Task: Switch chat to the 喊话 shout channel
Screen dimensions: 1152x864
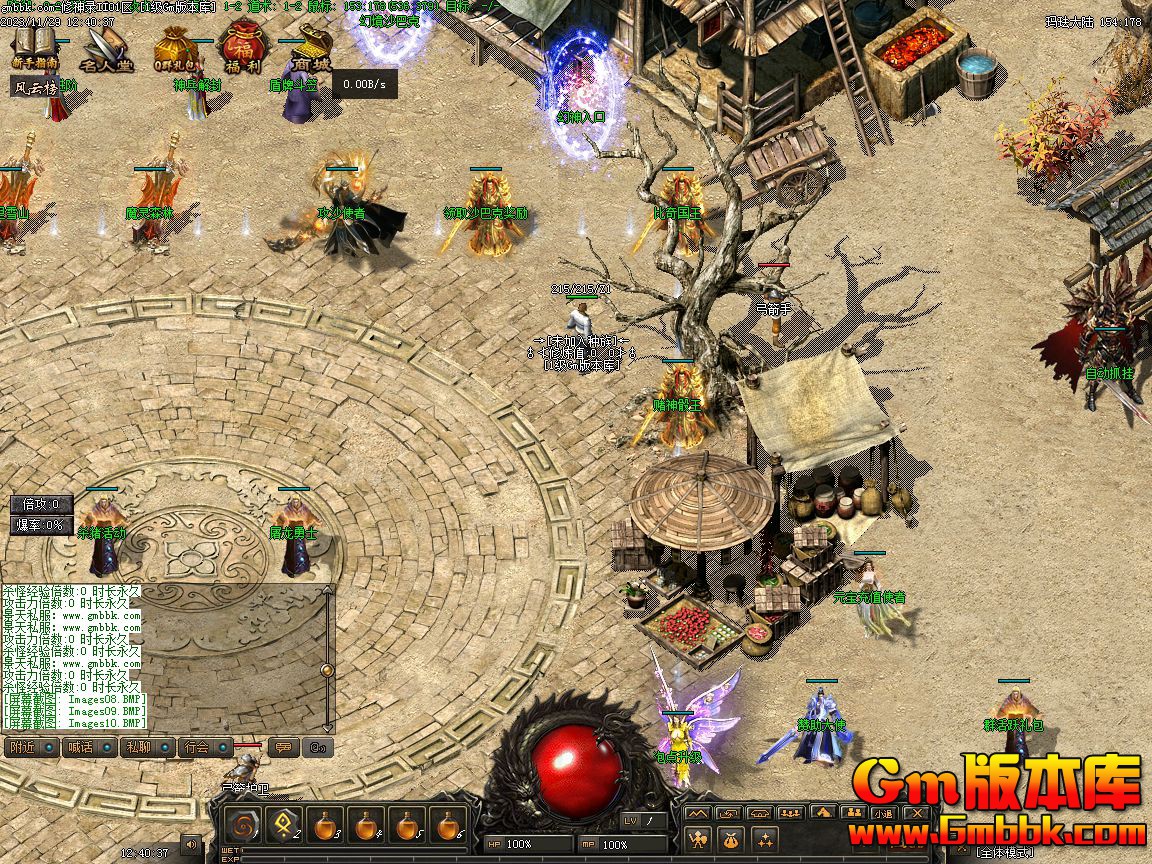Action: click(81, 747)
